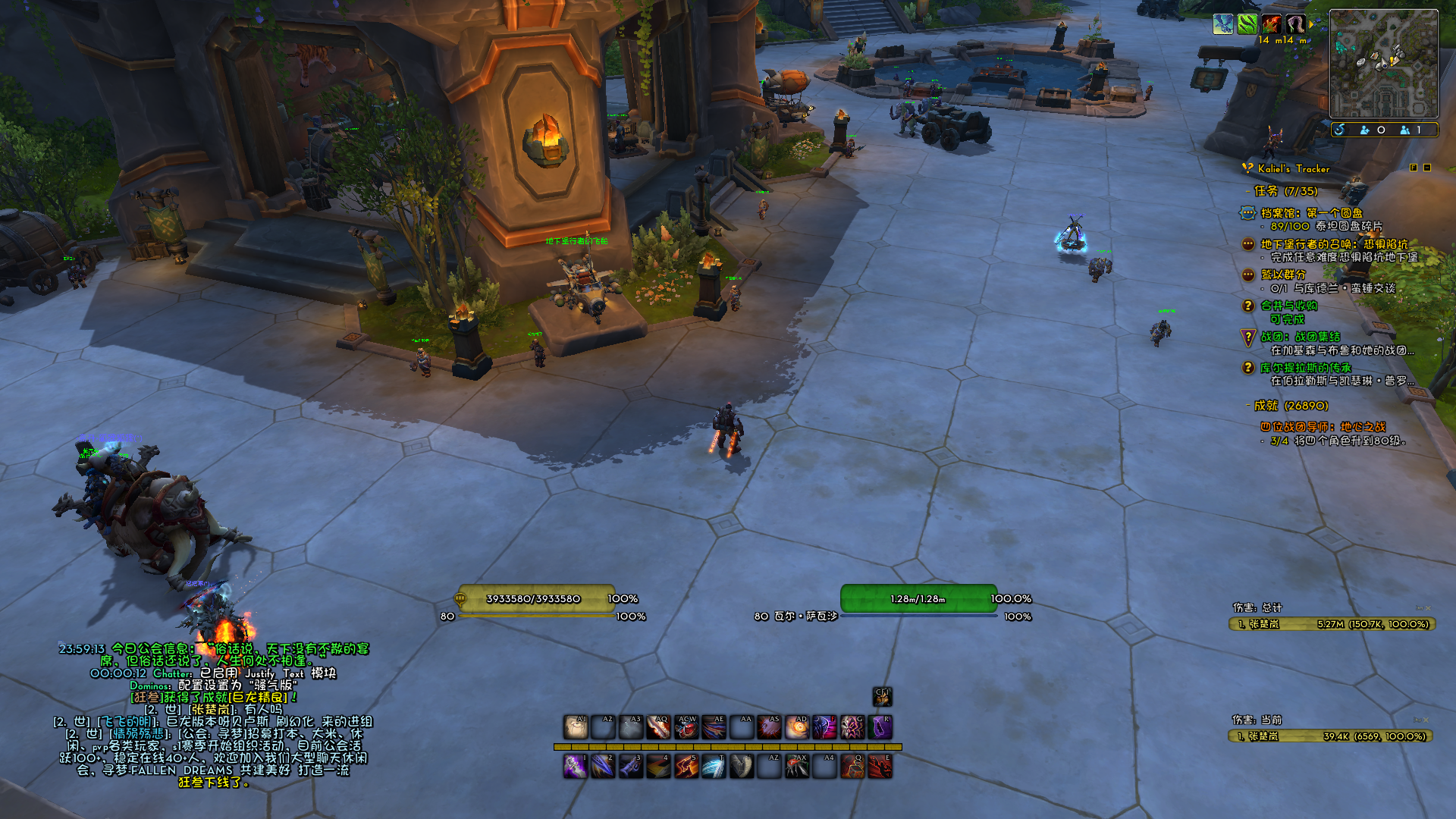Viewport: 1456px width, 819px height.
Task: Activate the purple hooded cloak ability
Action: pos(880,727)
